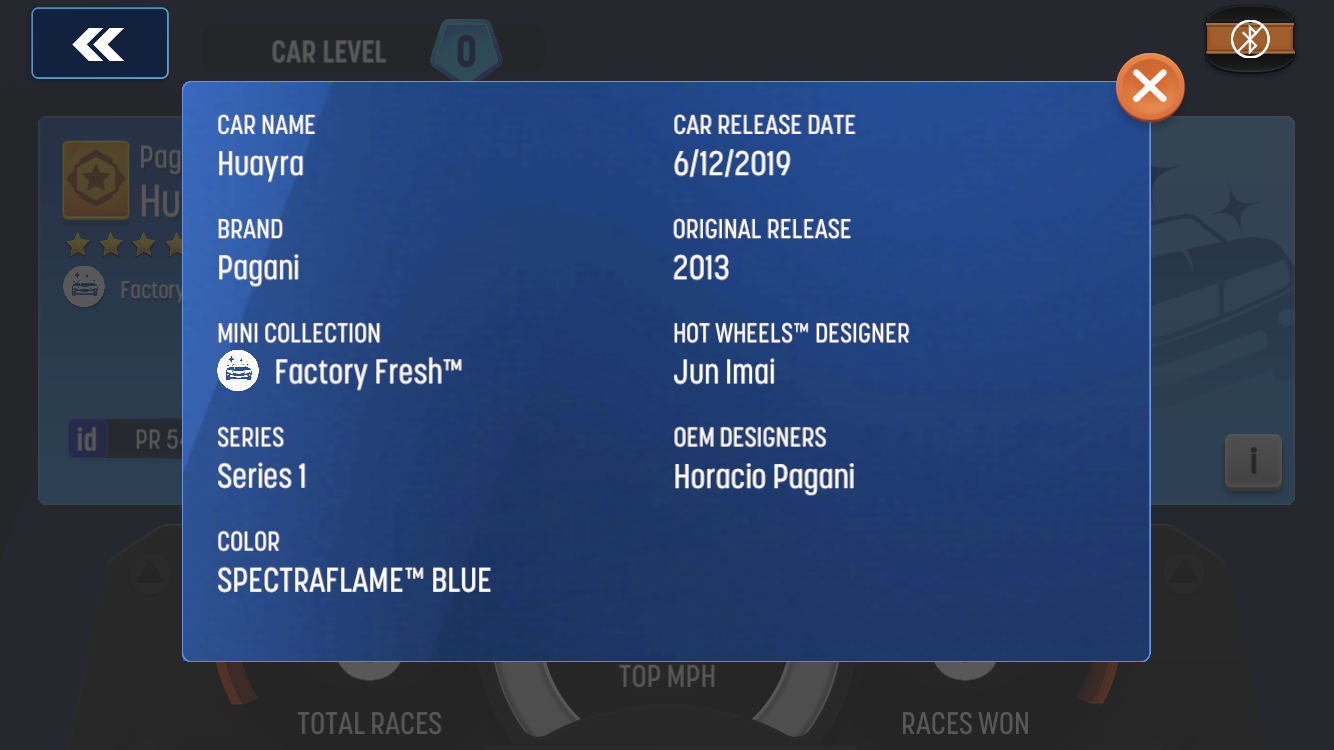Go back with the double-arrow button
1334x750 pixels.
(x=100, y=43)
